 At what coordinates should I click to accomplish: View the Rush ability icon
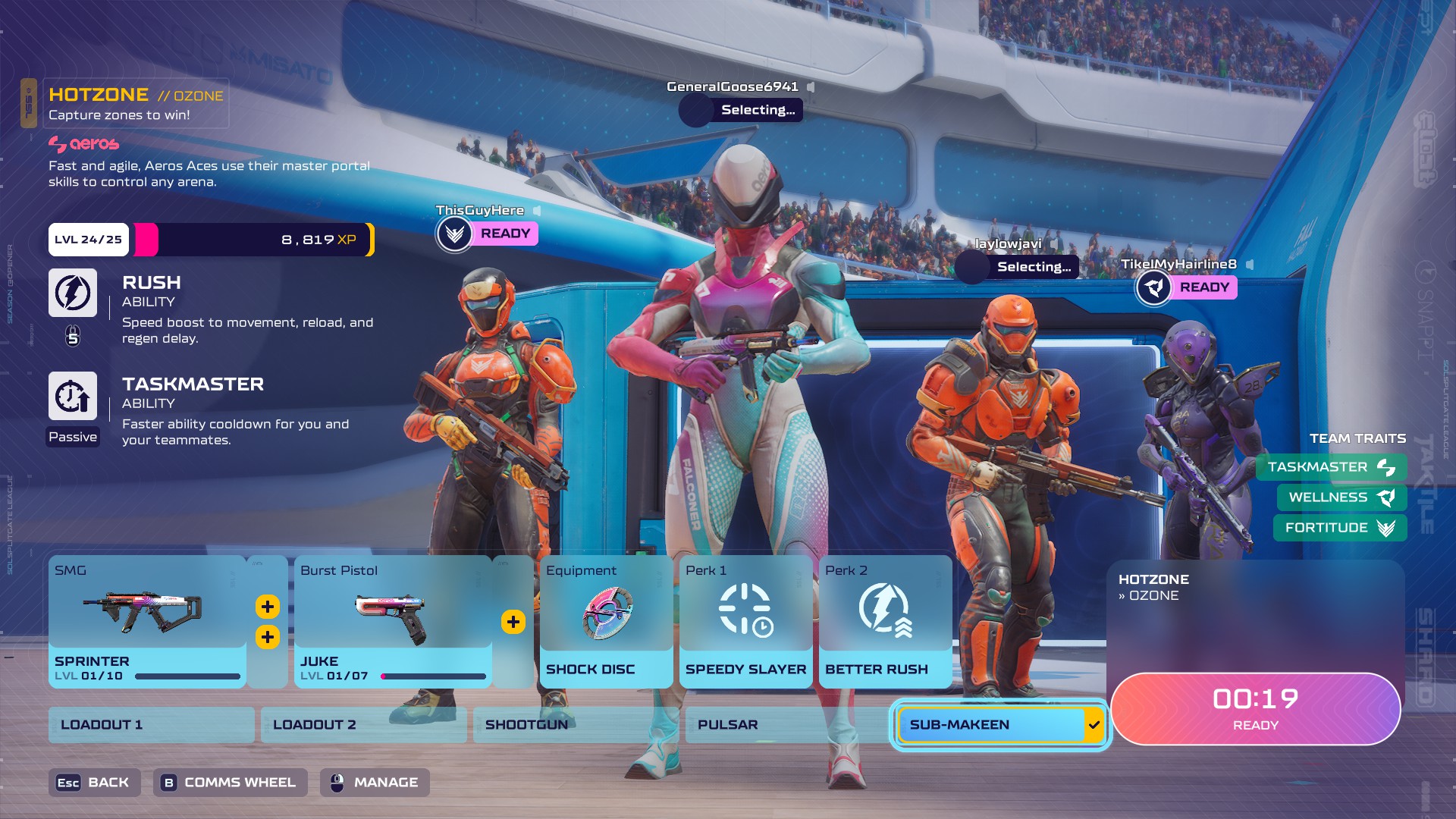pos(73,293)
